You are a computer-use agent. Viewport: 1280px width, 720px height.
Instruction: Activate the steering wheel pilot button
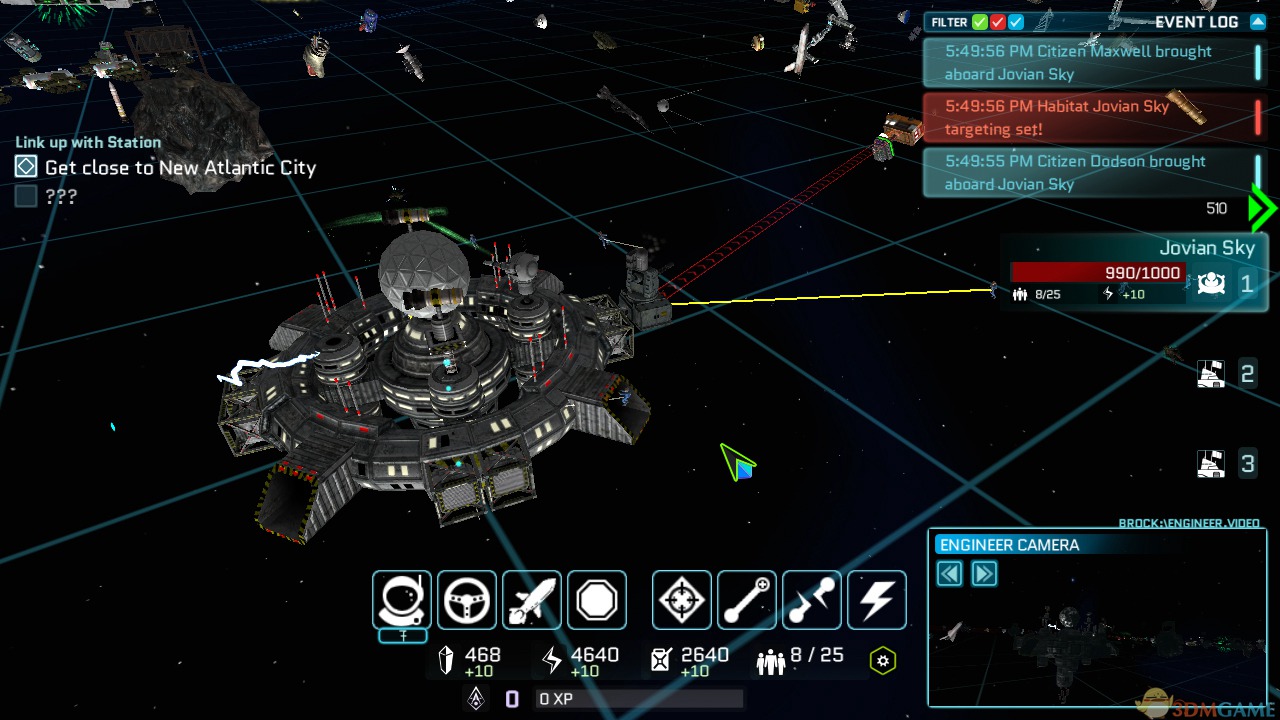[467, 600]
